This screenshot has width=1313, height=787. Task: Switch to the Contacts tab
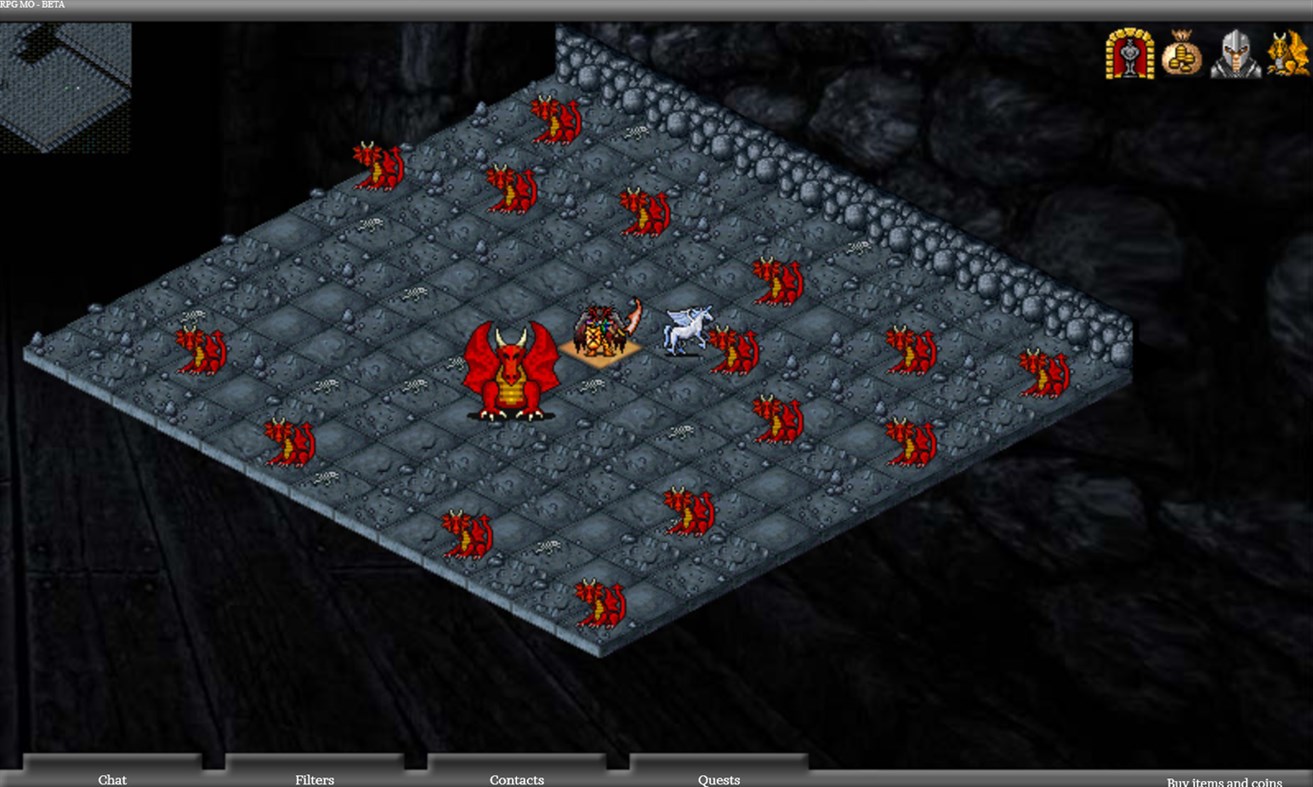516,779
